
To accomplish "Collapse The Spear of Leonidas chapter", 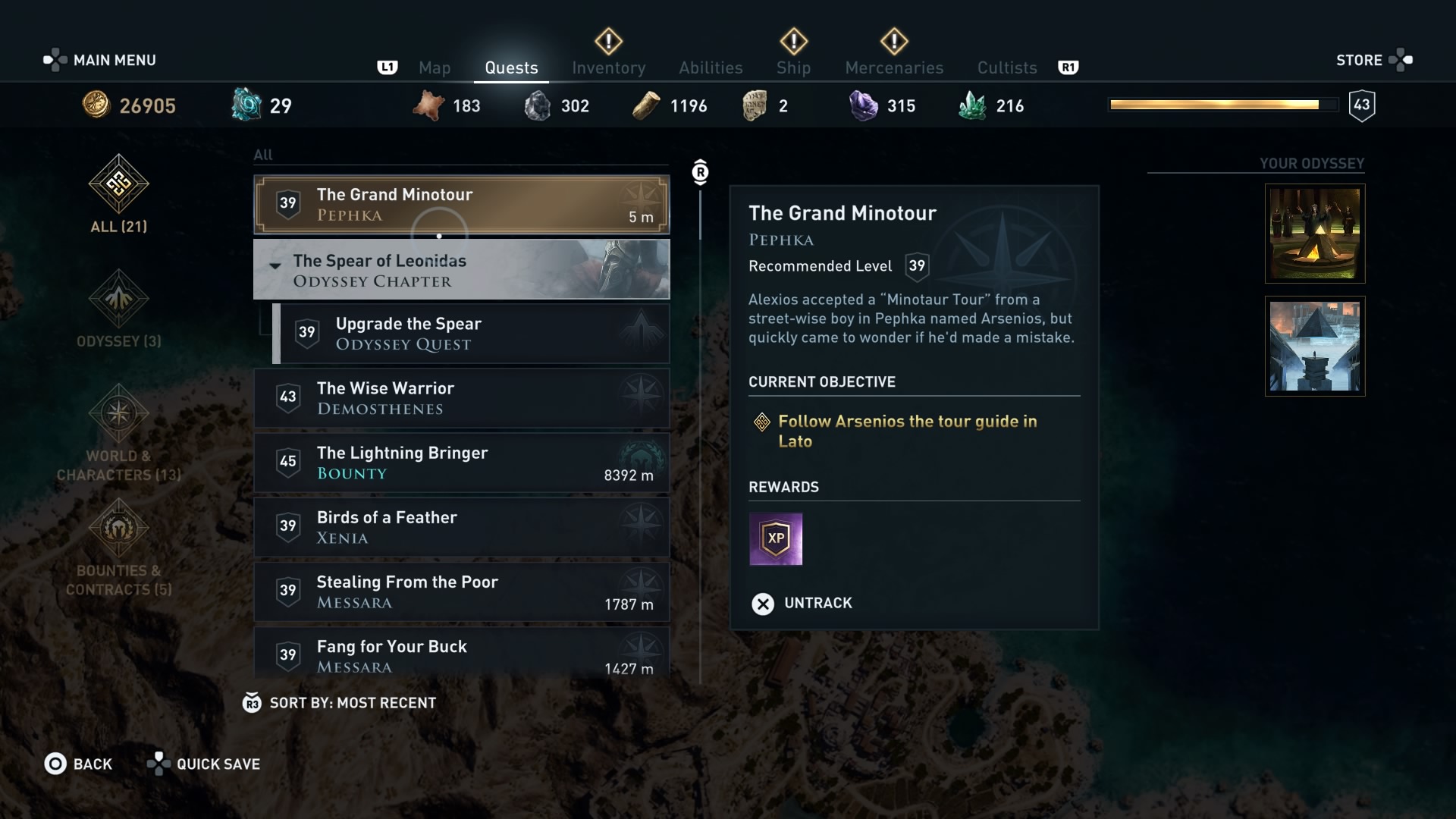I will (x=275, y=265).
